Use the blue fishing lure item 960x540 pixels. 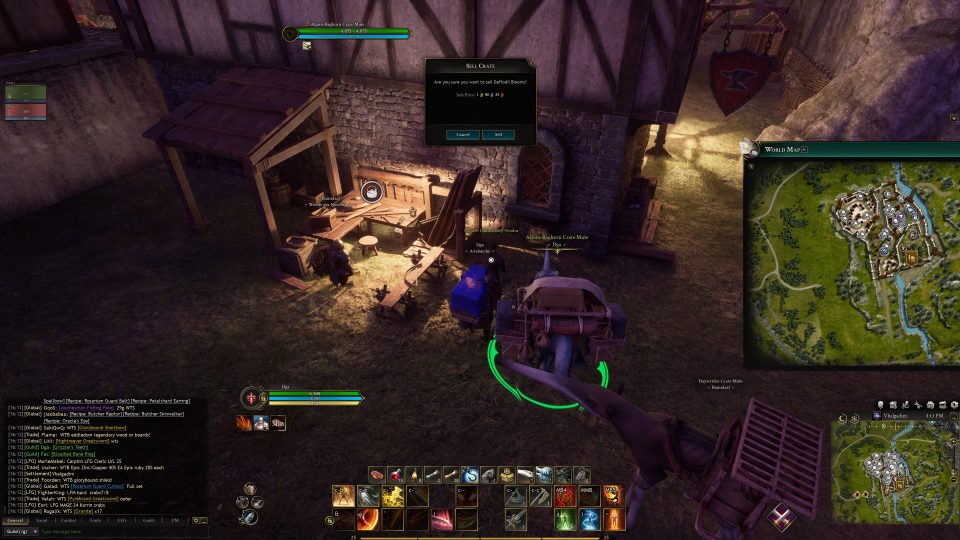pos(469,474)
